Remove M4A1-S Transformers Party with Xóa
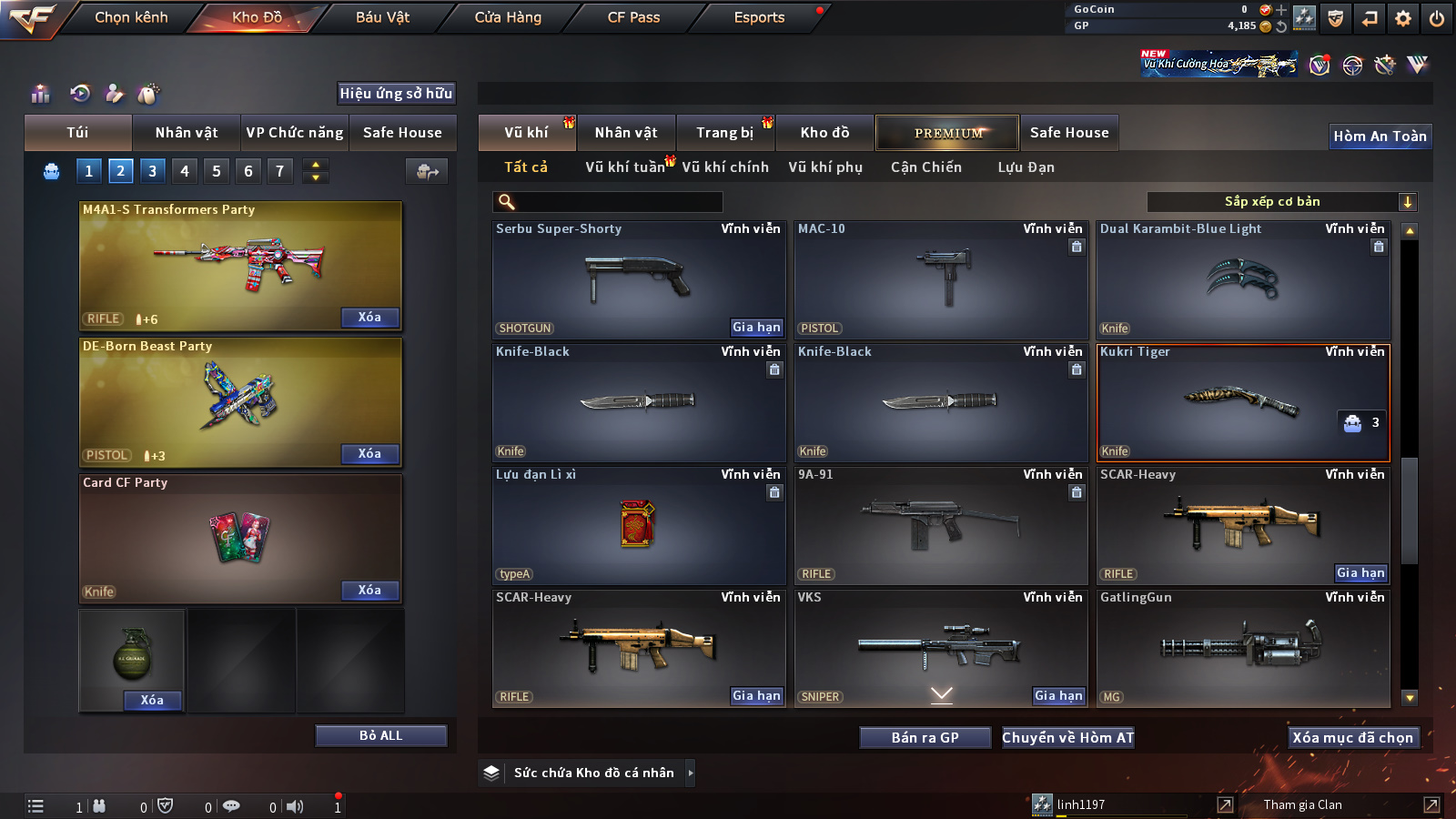This screenshot has height=819, width=1456. (369, 318)
